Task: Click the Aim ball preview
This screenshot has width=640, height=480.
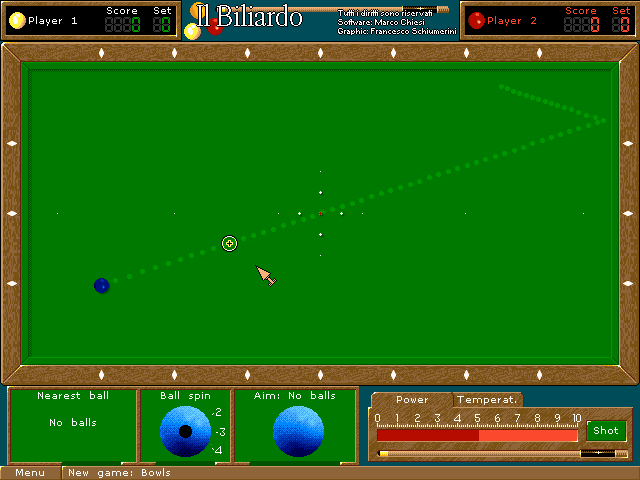Action: [298, 432]
